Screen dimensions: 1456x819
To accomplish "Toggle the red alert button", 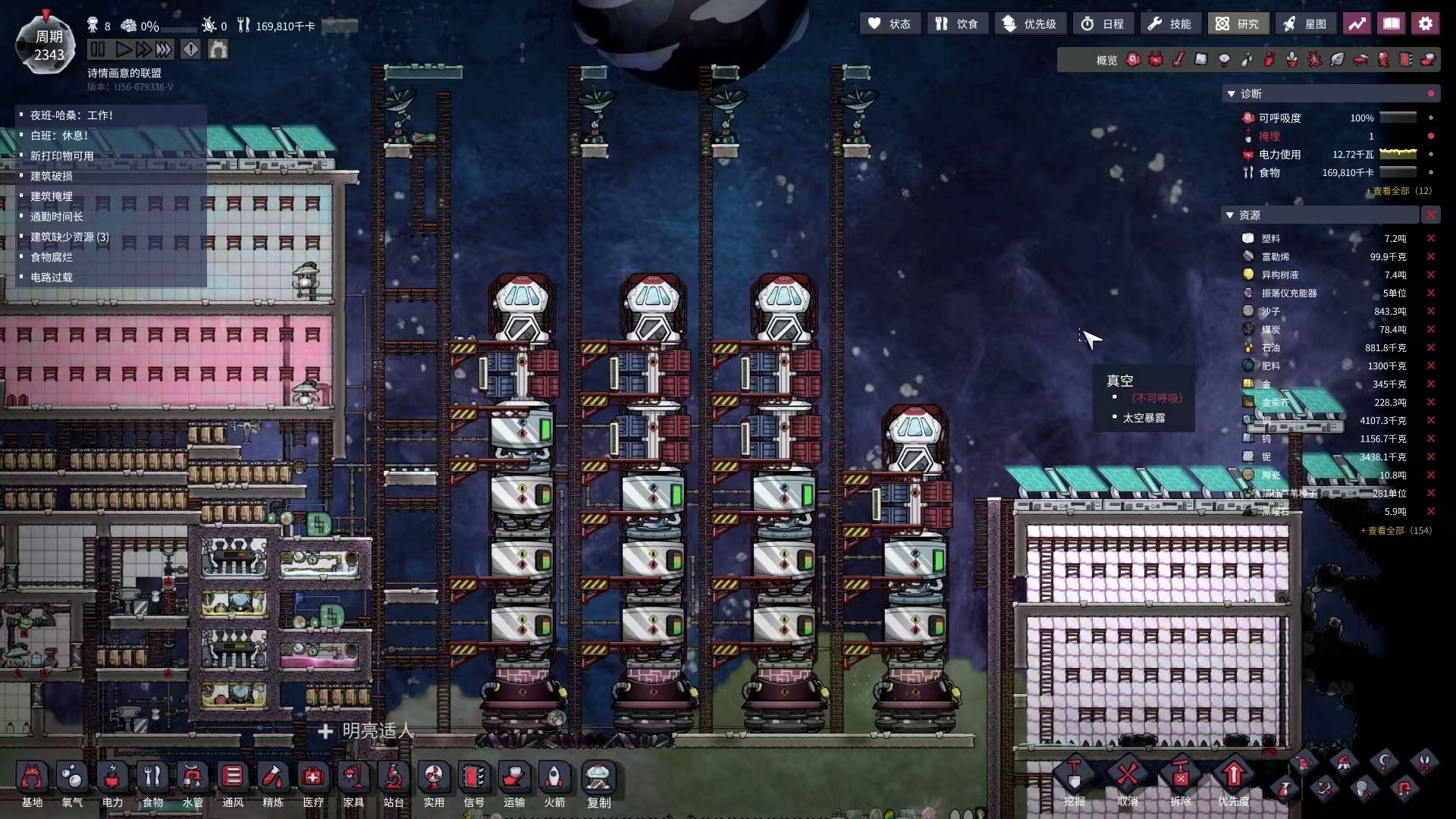I will click(191, 50).
